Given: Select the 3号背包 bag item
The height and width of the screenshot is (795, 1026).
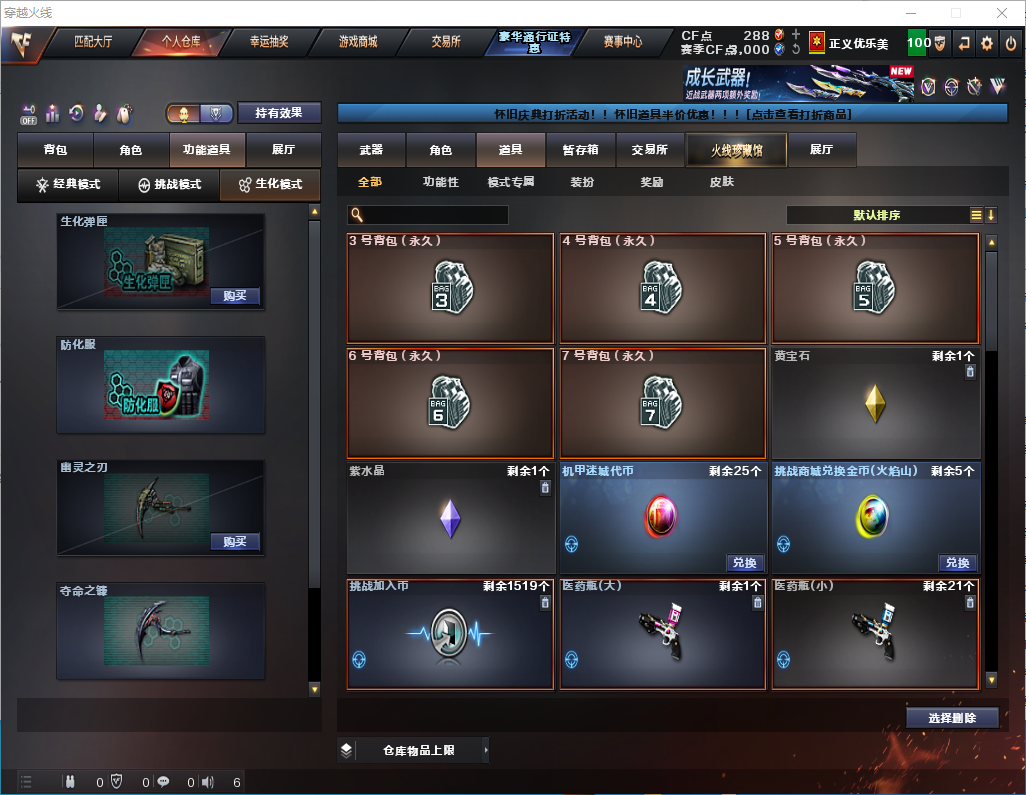Looking at the screenshot, I should [450, 289].
